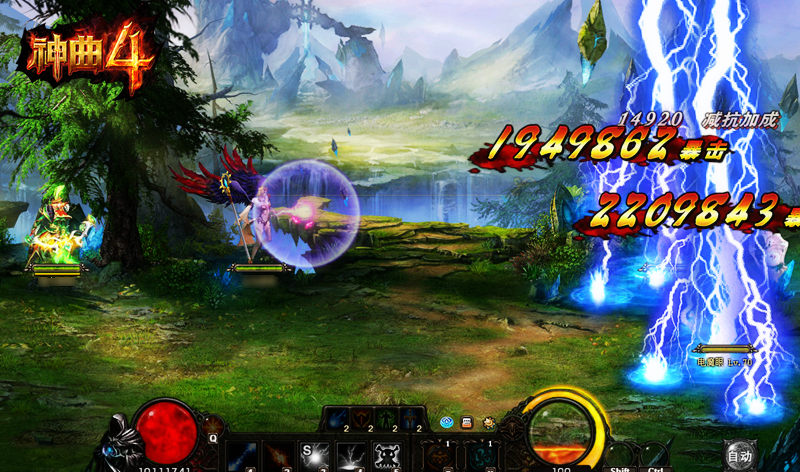Click the small orb beside the Q key
The image size is (800, 472).
pos(212,425)
